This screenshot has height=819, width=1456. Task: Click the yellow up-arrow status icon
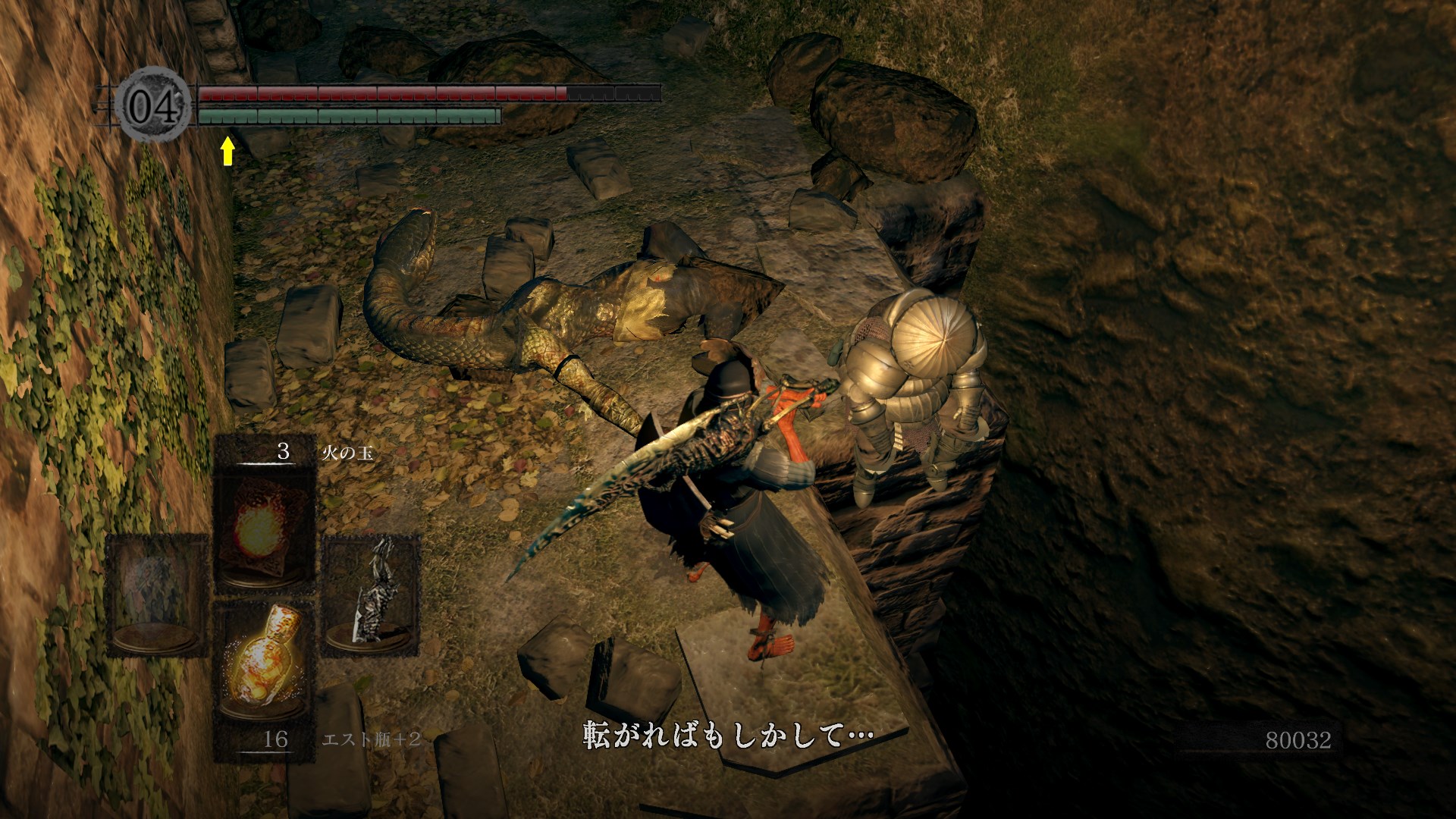tap(227, 150)
